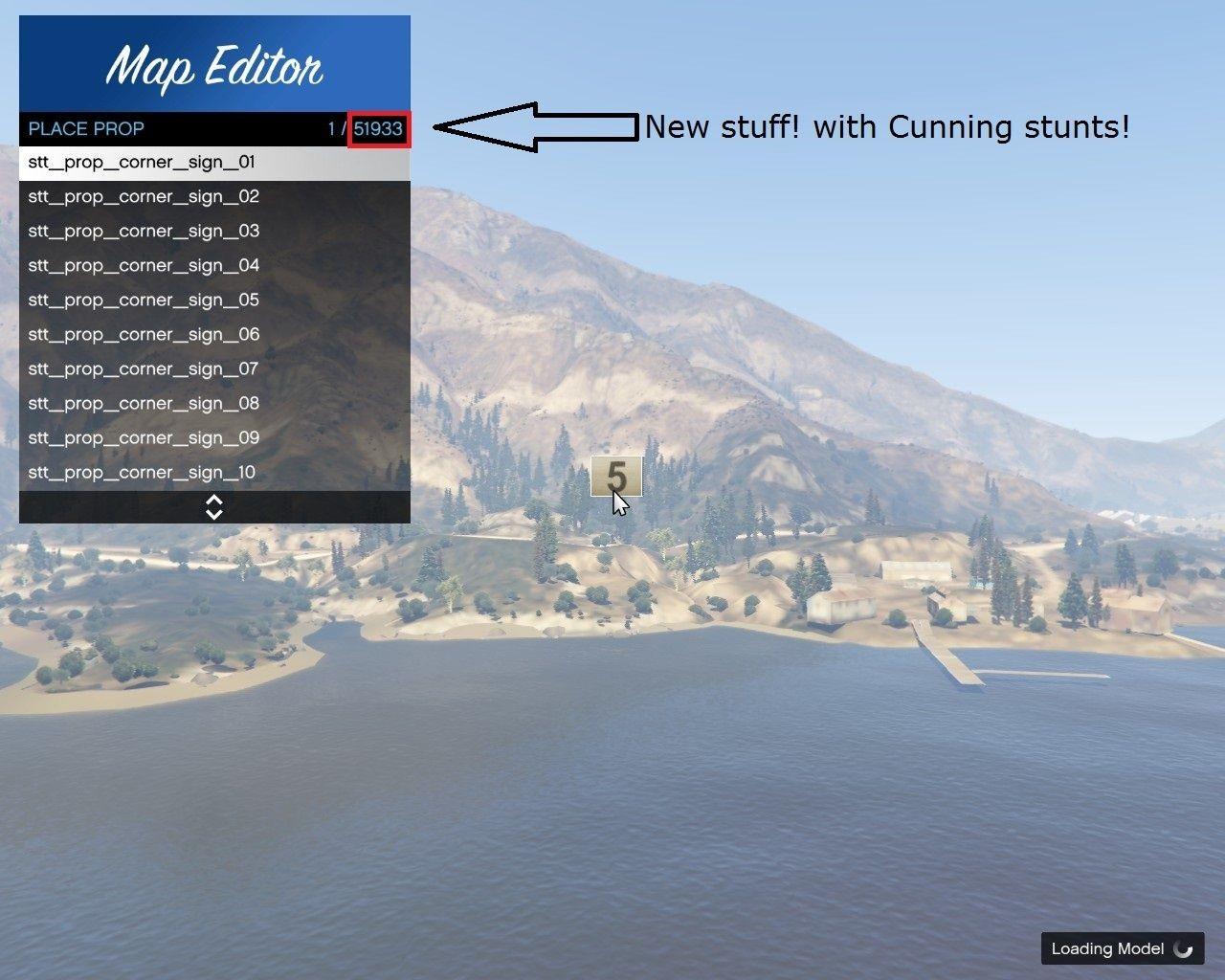Choose stt_prop_corner_sign_06 prop
The height and width of the screenshot is (980, 1225).
pos(214,335)
